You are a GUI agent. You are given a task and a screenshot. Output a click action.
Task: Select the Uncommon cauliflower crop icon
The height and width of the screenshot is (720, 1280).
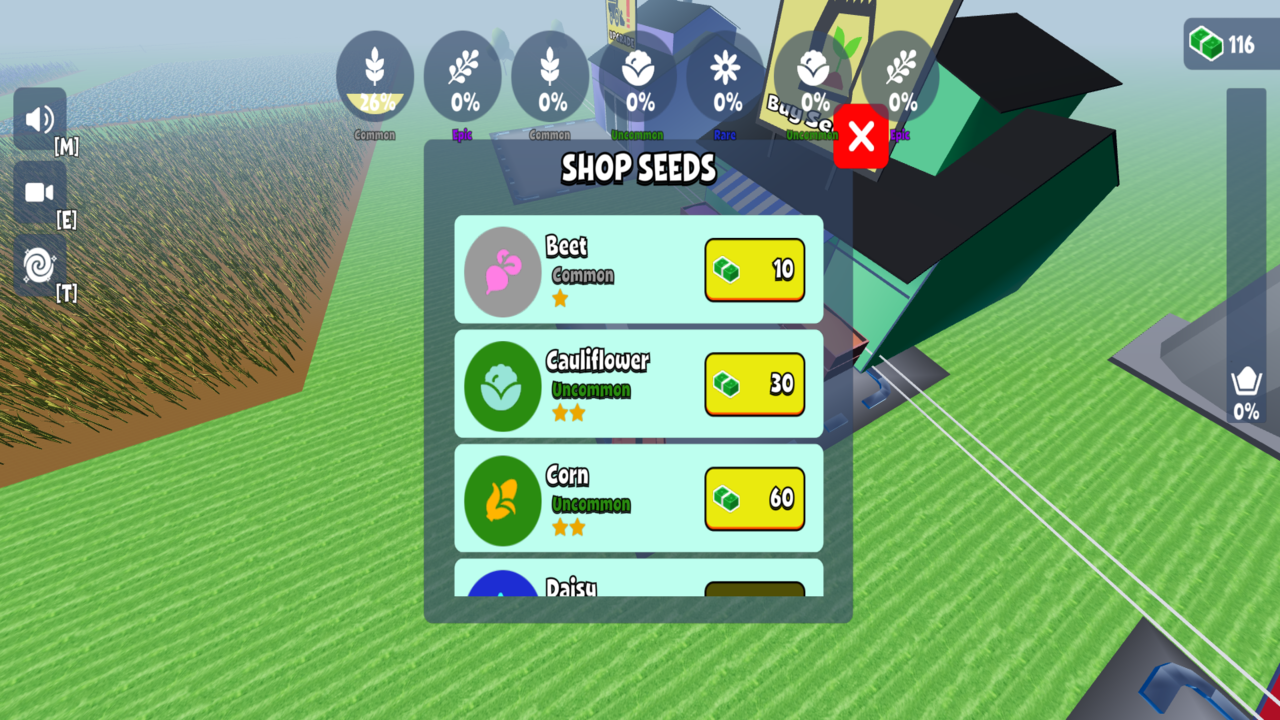pos(637,75)
